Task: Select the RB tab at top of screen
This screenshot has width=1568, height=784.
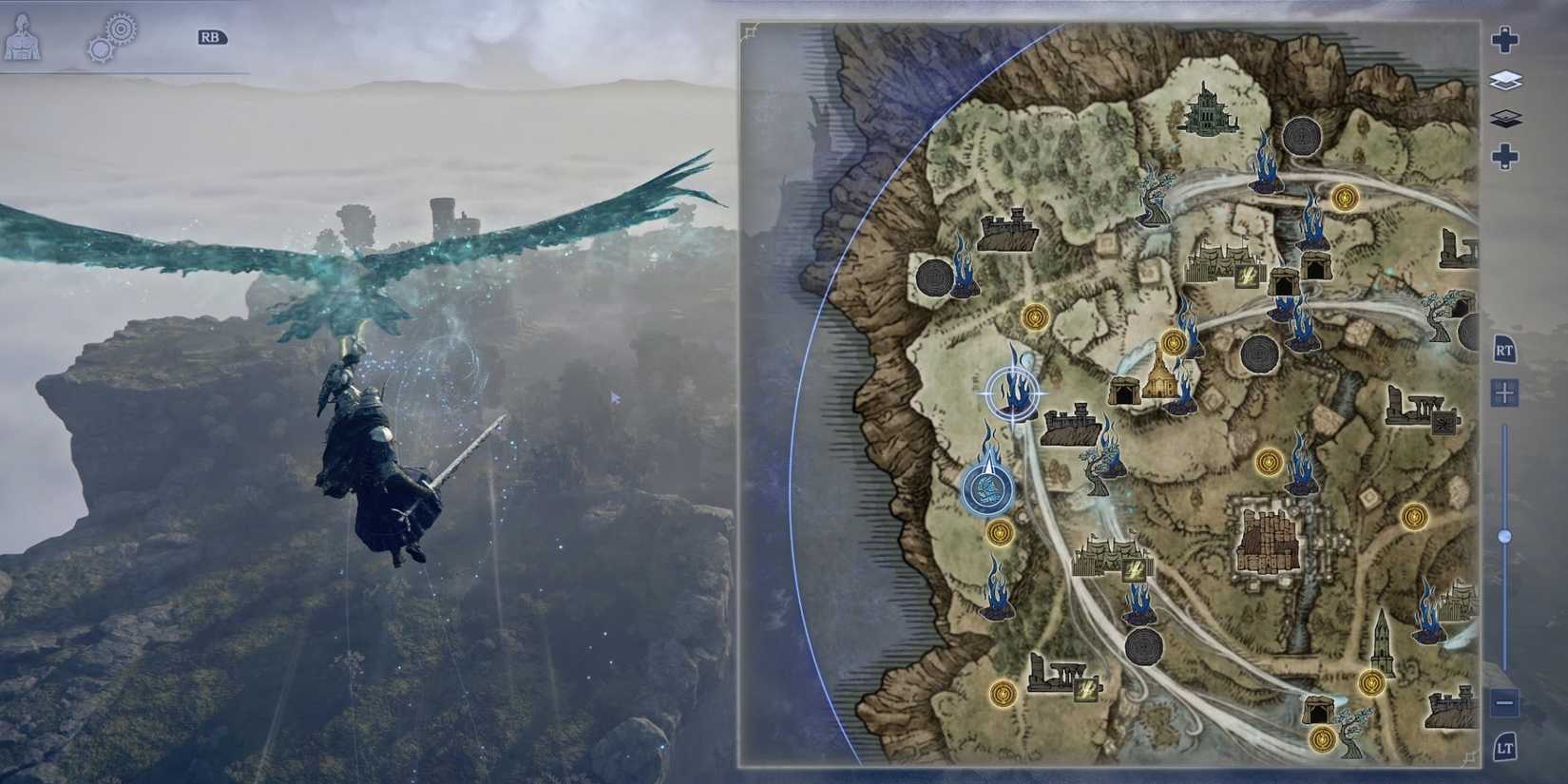Action: pos(211,37)
